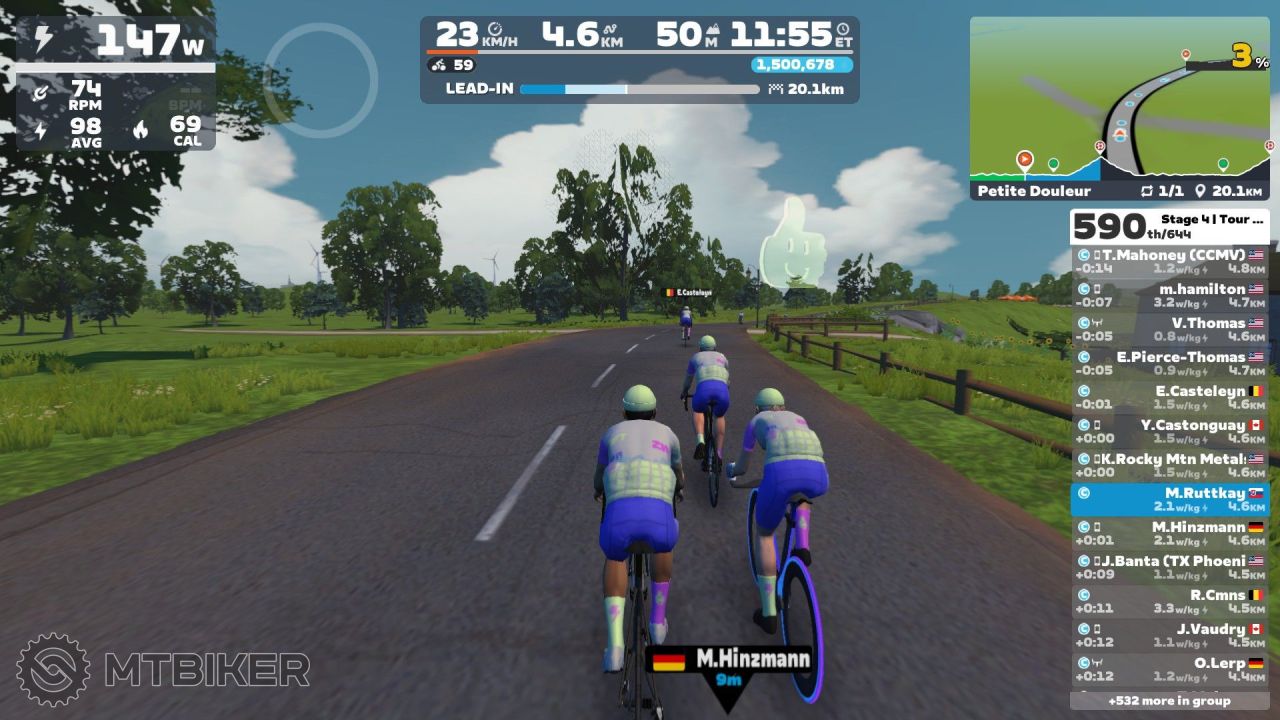Click the M.Hinzmann name tag below the riders
1280x720 pixels.
729,664
